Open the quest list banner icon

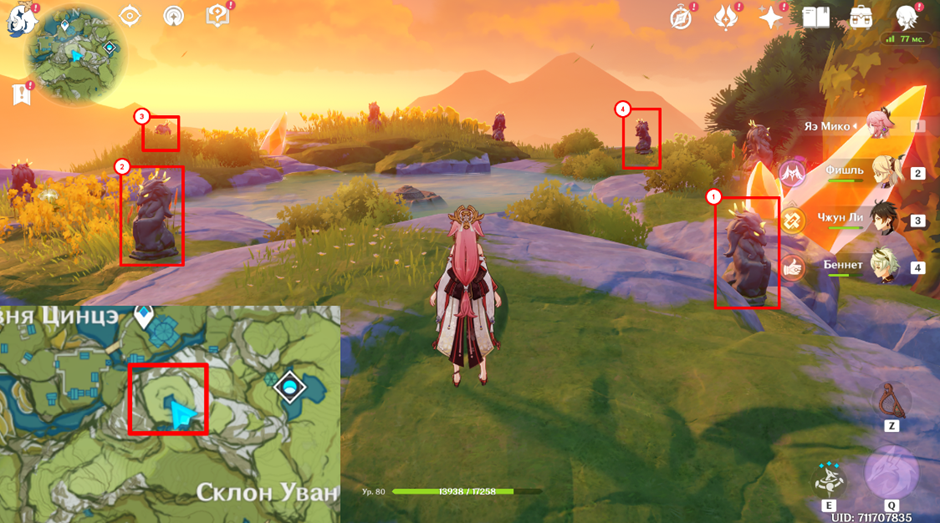coord(20,94)
